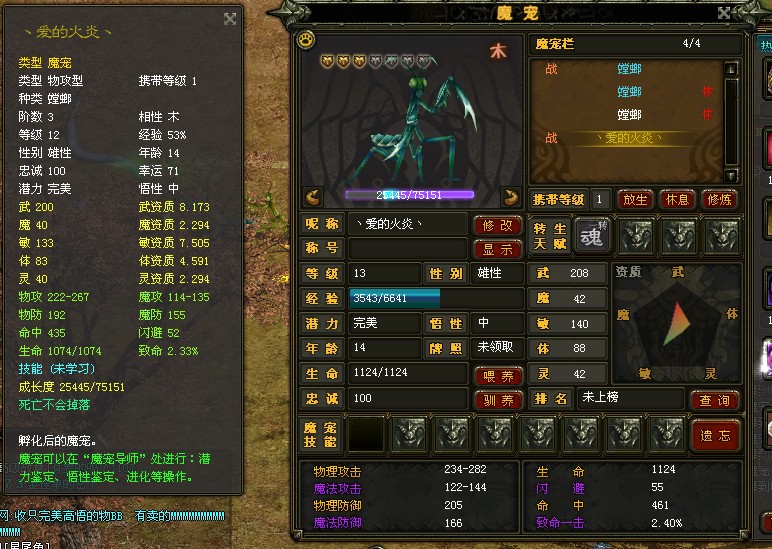Feed the pet with 喂养 button
772x549 pixels.
click(497, 376)
